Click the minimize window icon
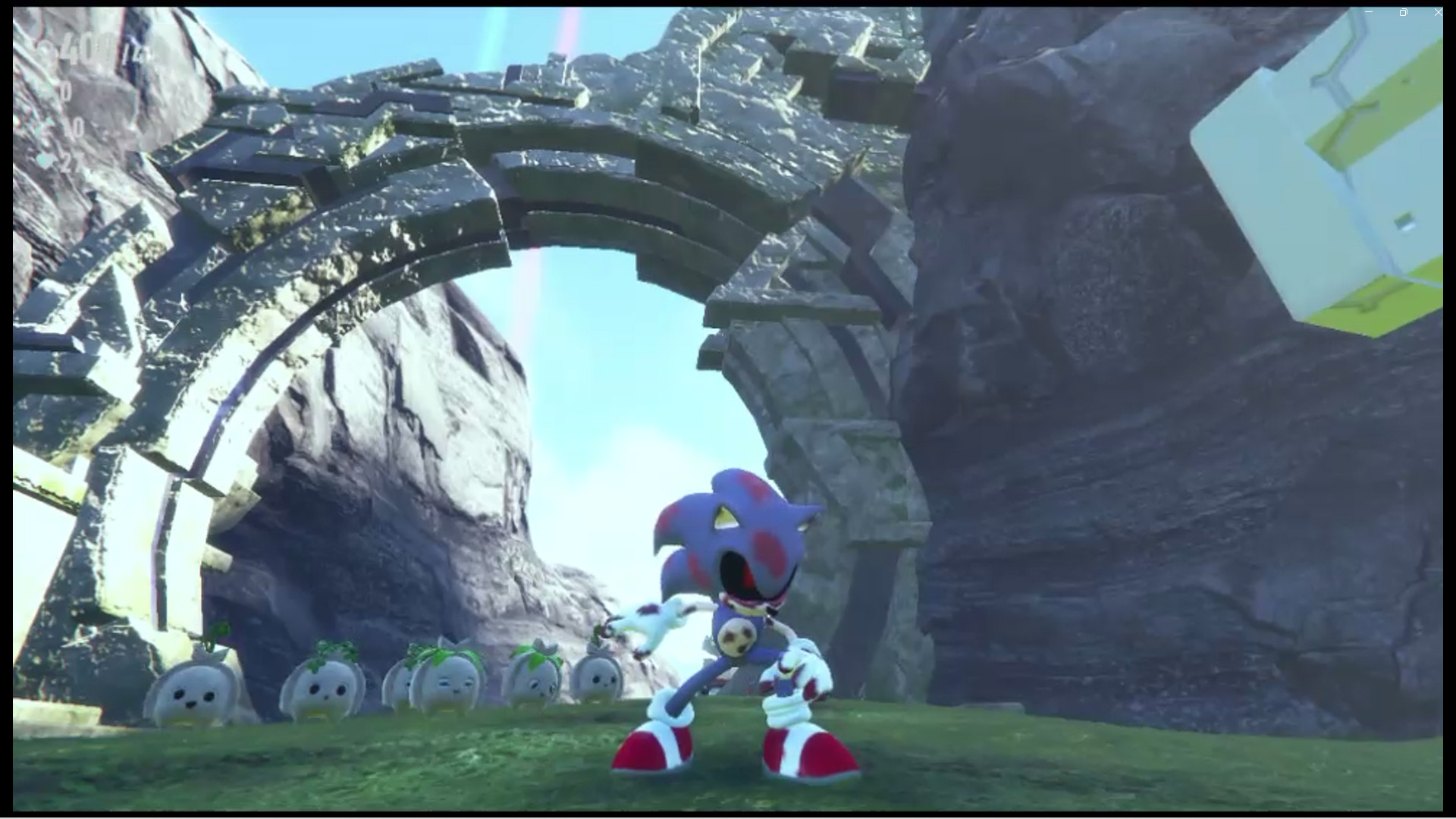Image resolution: width=1456 pixels, height=819 pixels. tap(1369, 12)
